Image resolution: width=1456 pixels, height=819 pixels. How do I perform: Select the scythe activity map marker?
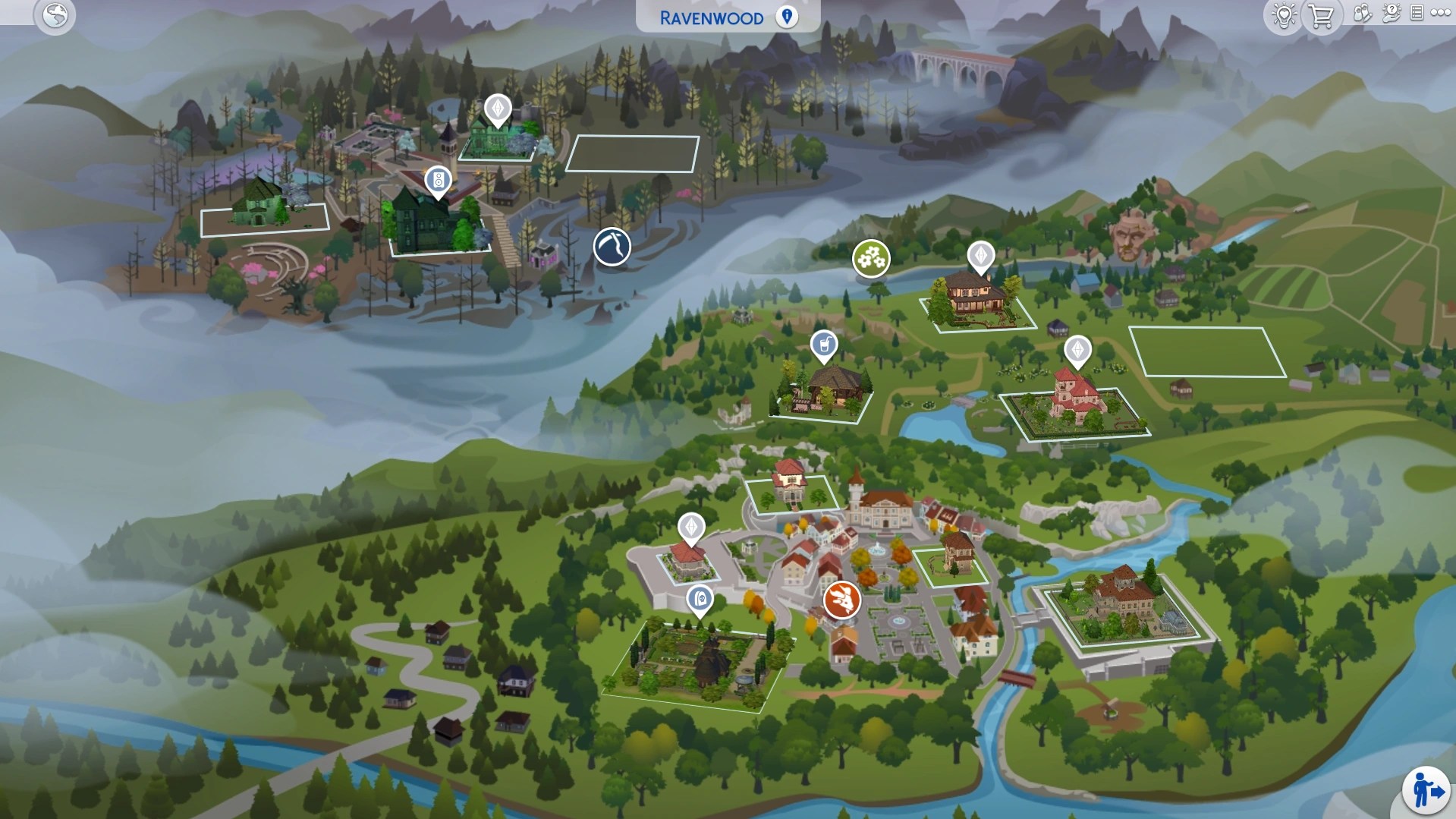pos(612,247)
